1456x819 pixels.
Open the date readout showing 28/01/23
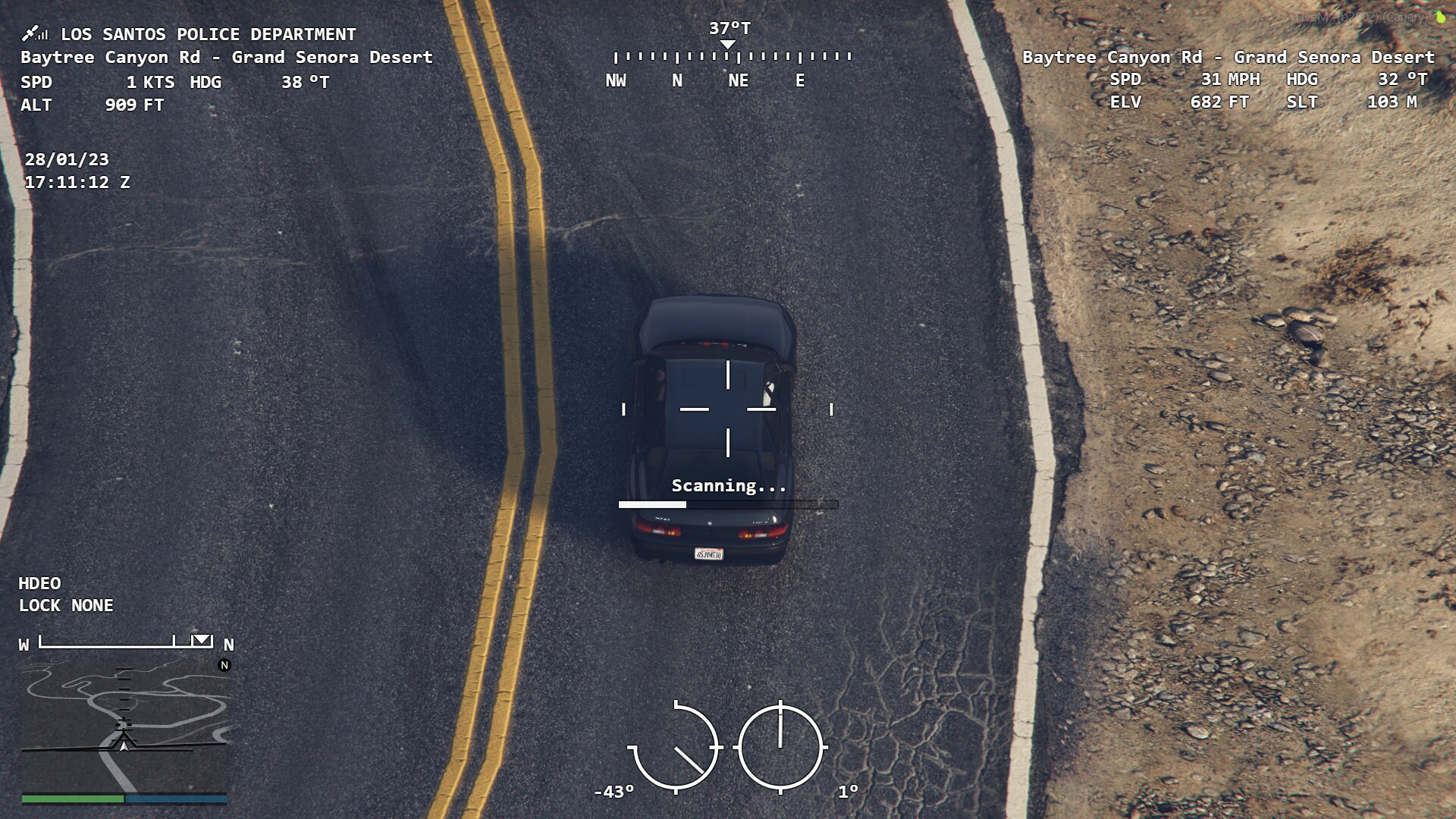tap(67, 160)
